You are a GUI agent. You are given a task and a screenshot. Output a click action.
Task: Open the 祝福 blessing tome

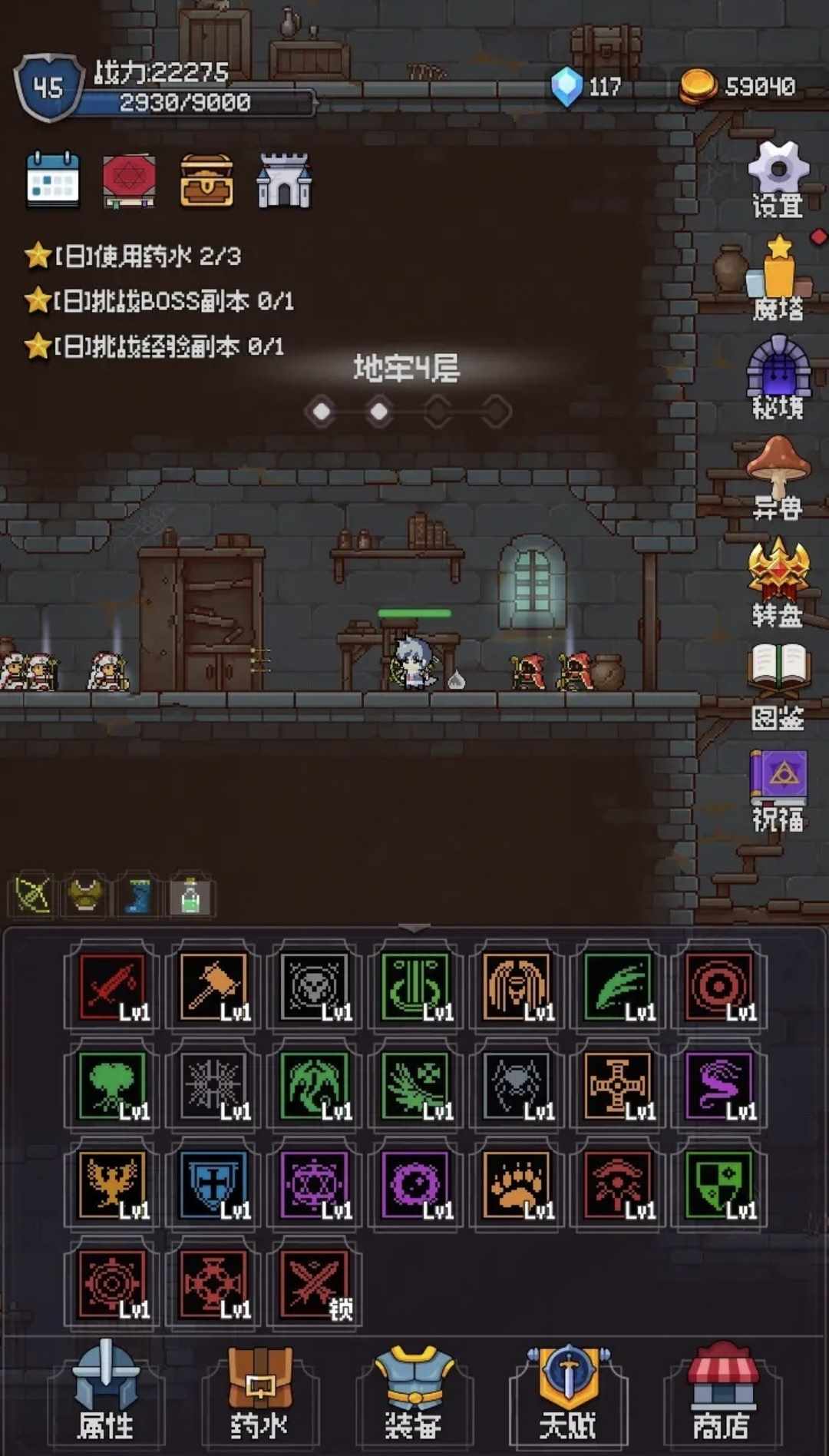click(x=778, y=789)
